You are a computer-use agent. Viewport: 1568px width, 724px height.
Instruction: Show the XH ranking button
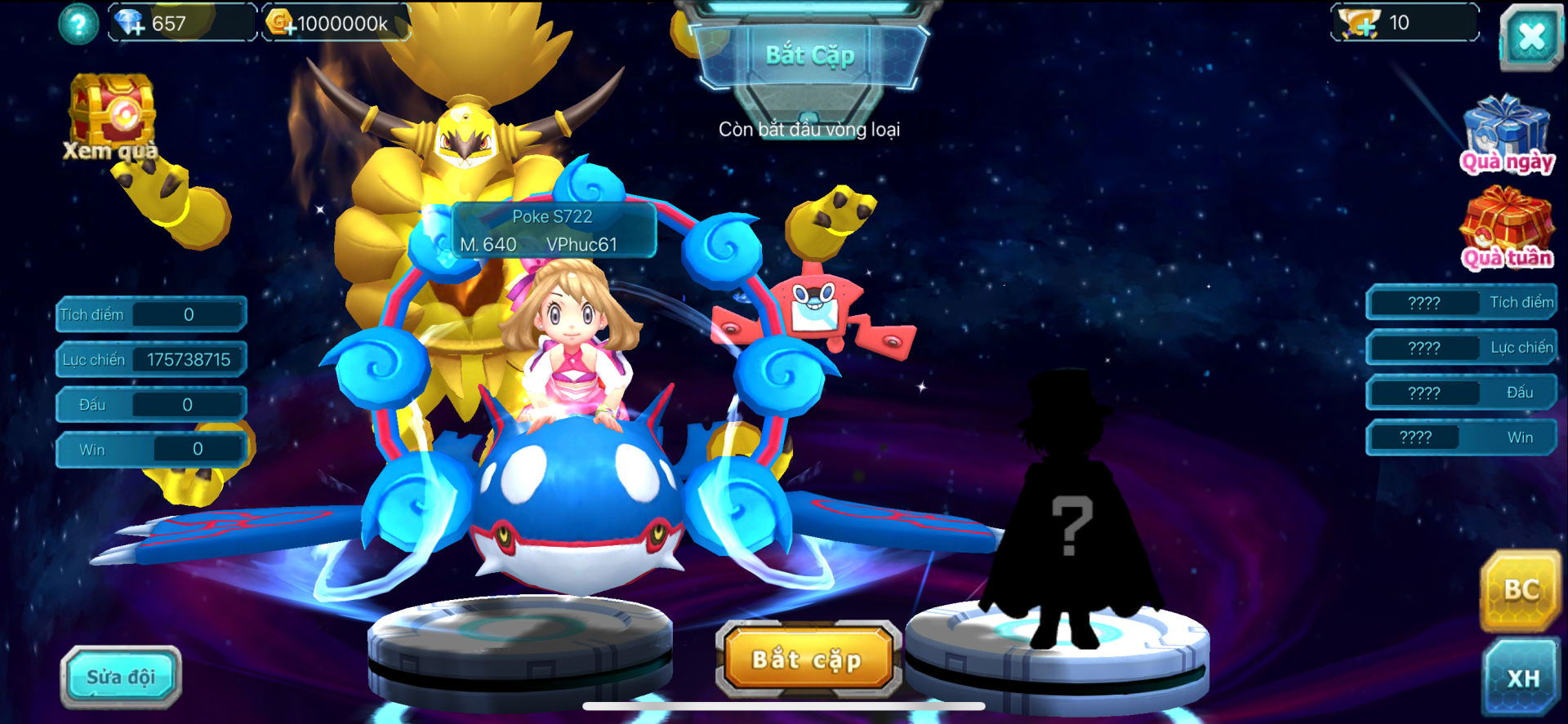point(1522,677)
